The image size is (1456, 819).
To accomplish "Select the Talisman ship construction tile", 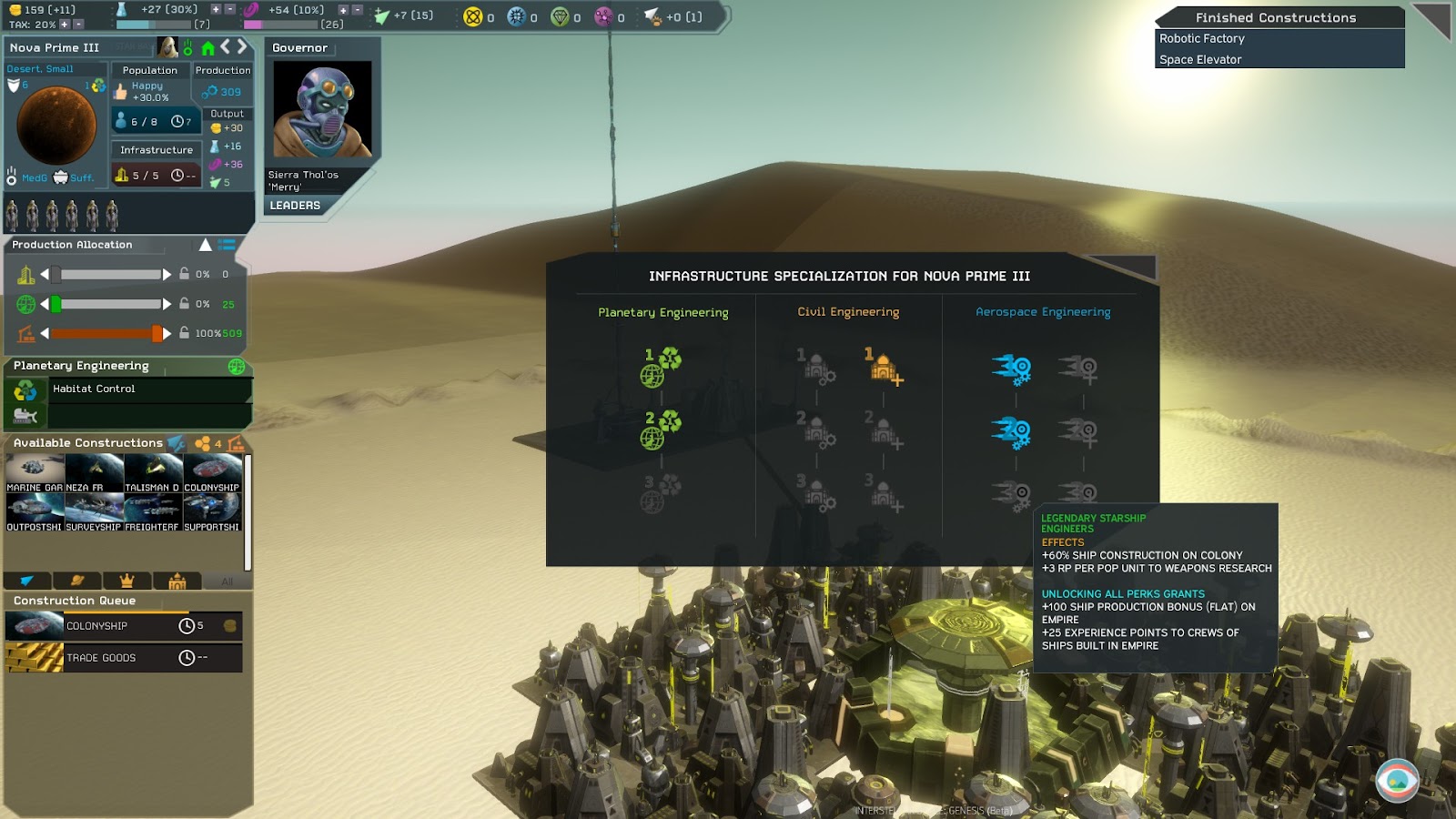I will [153, 473].
